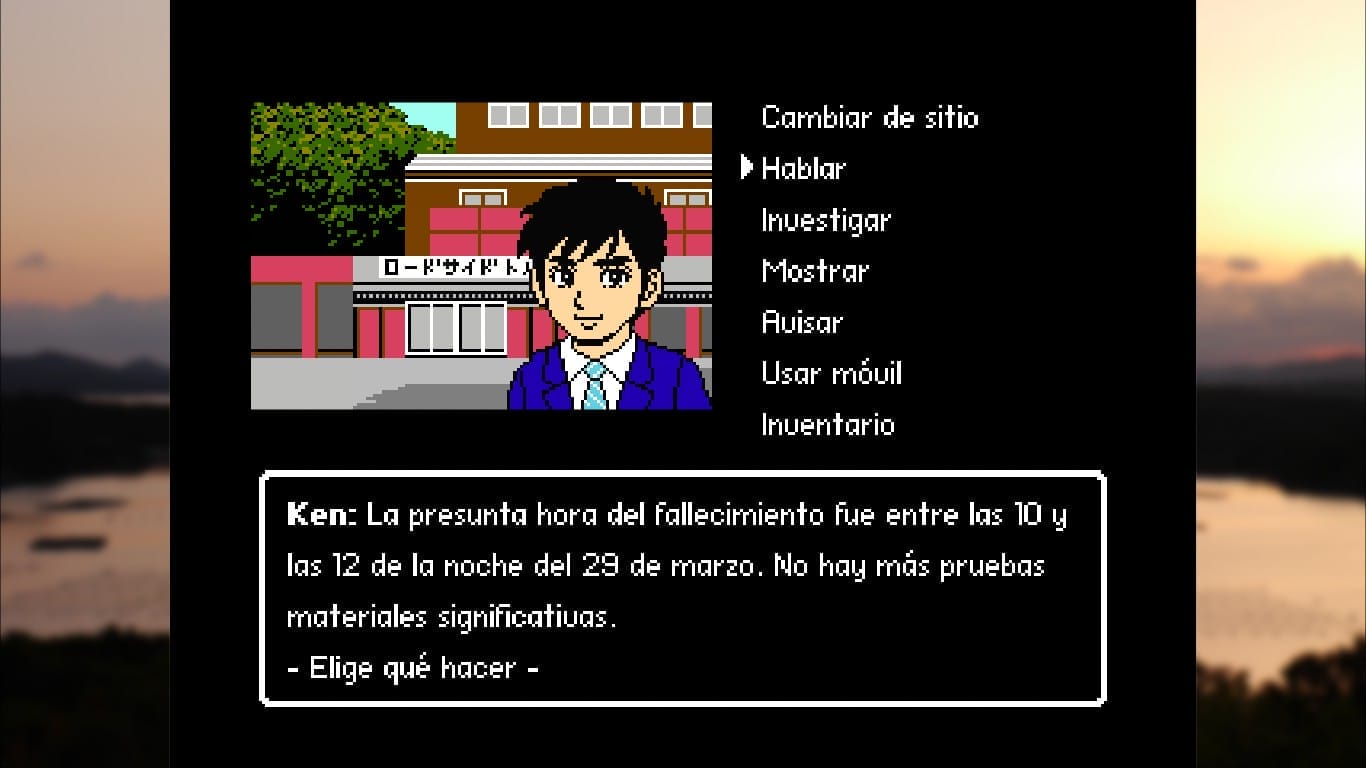The height and width of the screenshot is (768, 1366).
Task: Pick "Mostrar" in the action list
Action: tap(815, 270)
